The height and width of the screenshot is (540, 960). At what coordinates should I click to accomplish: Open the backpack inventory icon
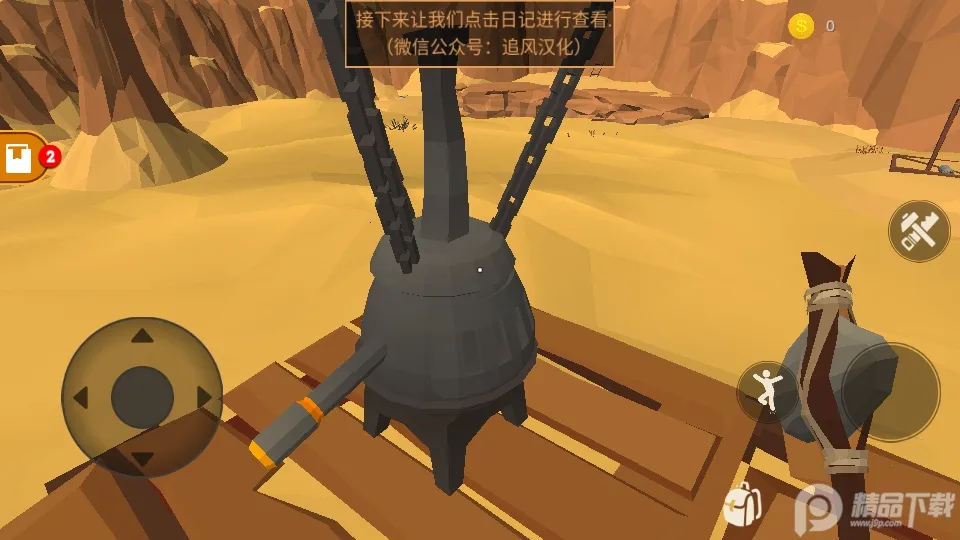tap(742, 506)
